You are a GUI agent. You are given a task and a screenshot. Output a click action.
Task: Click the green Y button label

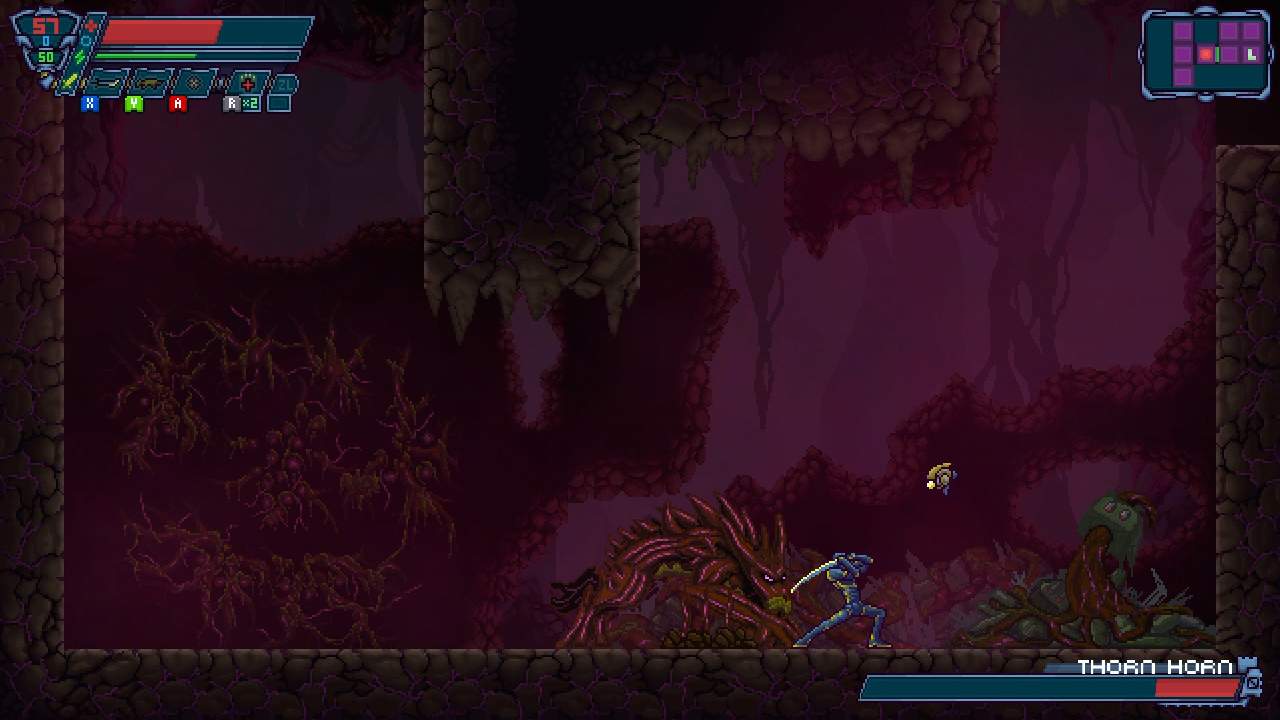(133, 102)
